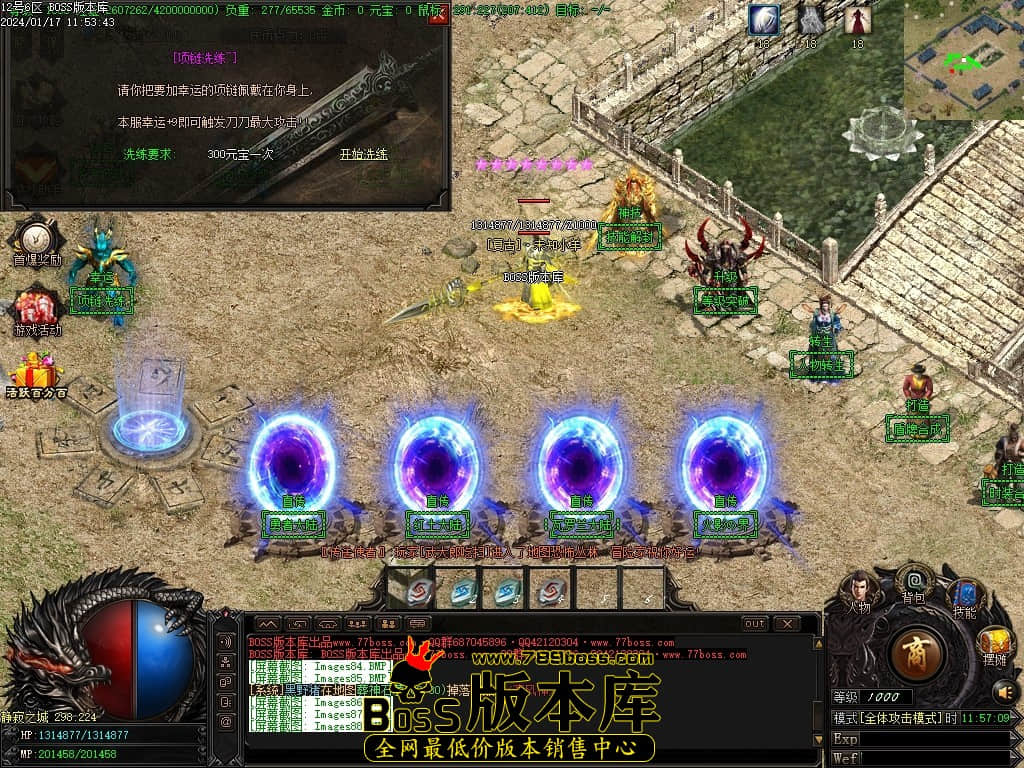Open the 游戏活动 game events icon
1024x768 pixels.
(37, 309)
